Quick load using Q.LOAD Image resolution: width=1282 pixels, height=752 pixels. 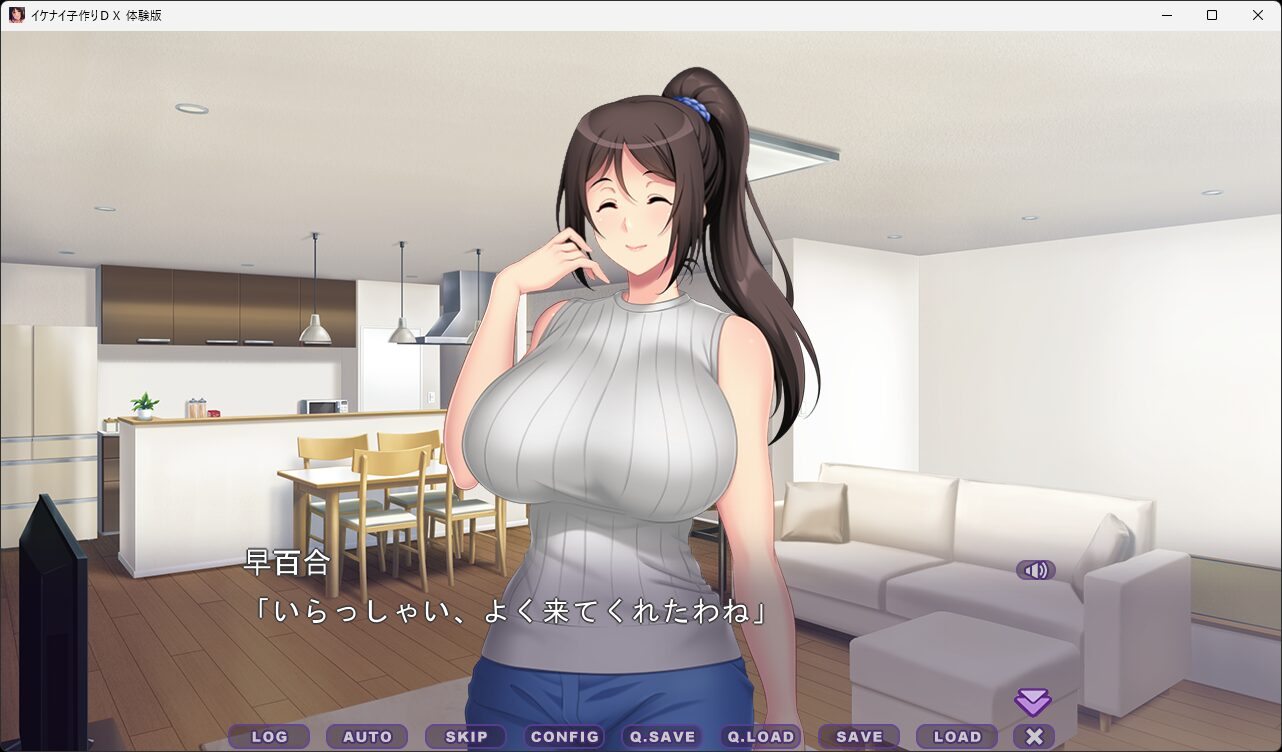point(761,737)
